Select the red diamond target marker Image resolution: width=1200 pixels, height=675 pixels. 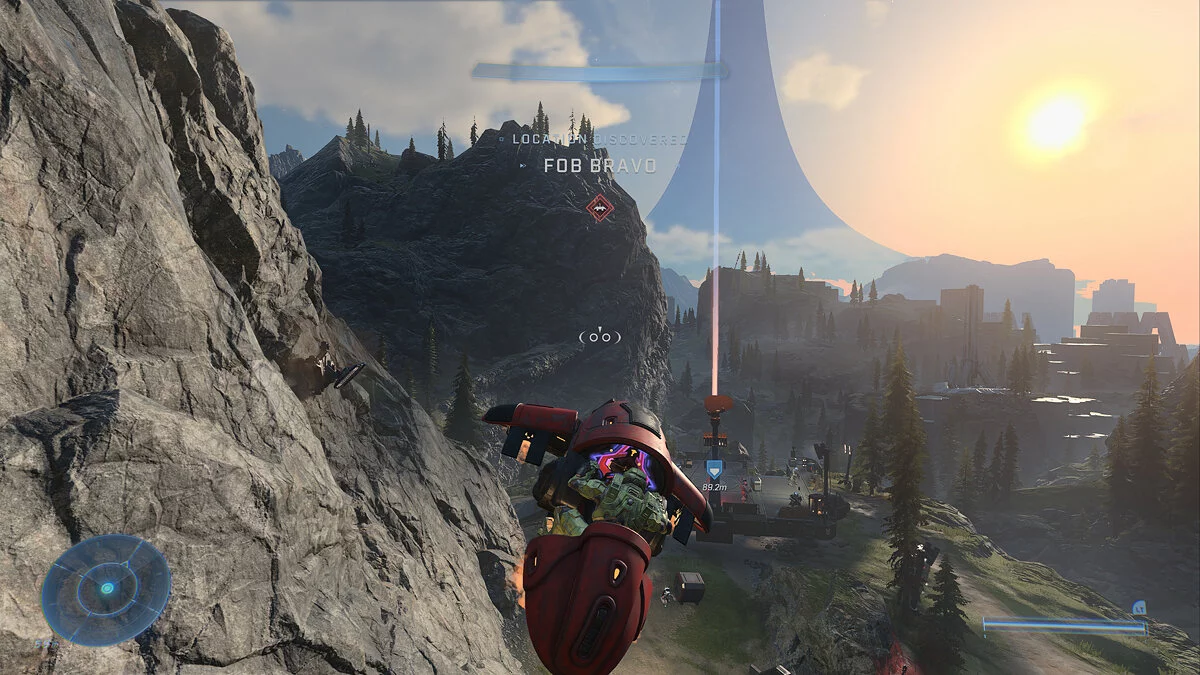coord(599,207)
